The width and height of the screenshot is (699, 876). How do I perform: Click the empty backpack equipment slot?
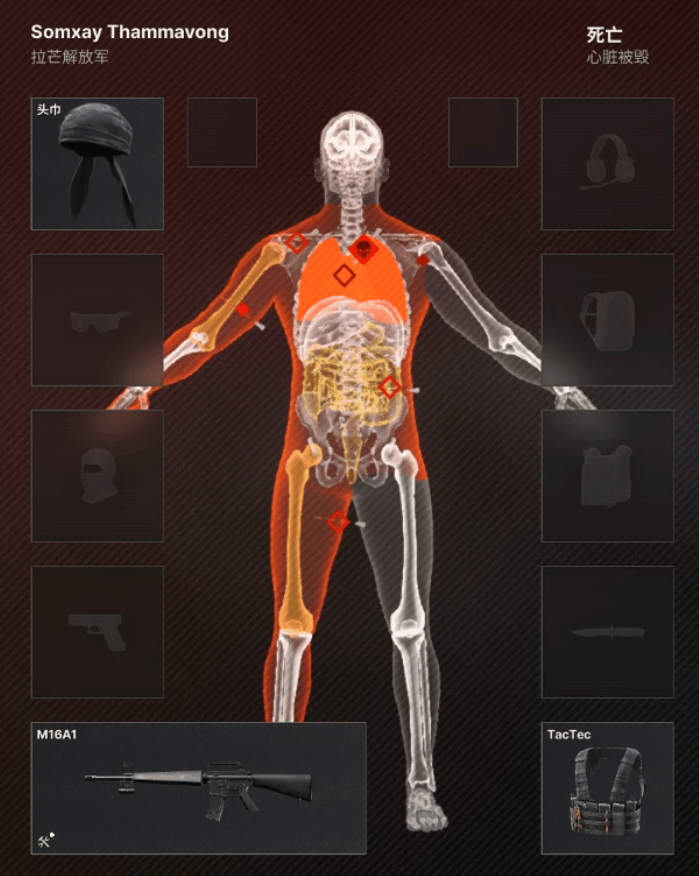click(x=607, y=320)
